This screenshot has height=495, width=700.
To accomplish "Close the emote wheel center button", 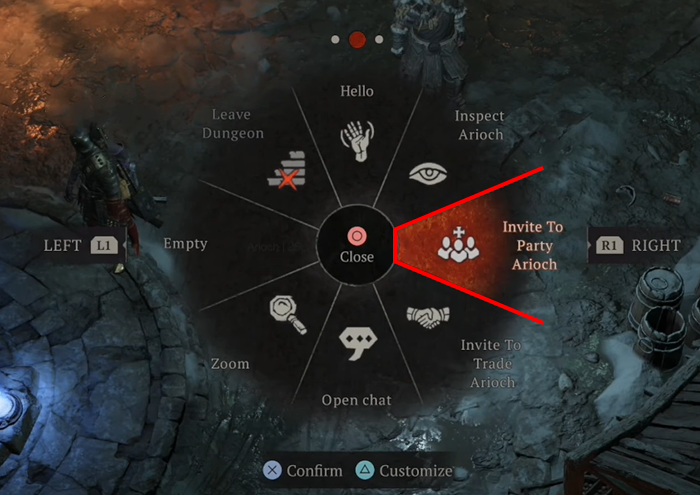I will coord(356,244).
